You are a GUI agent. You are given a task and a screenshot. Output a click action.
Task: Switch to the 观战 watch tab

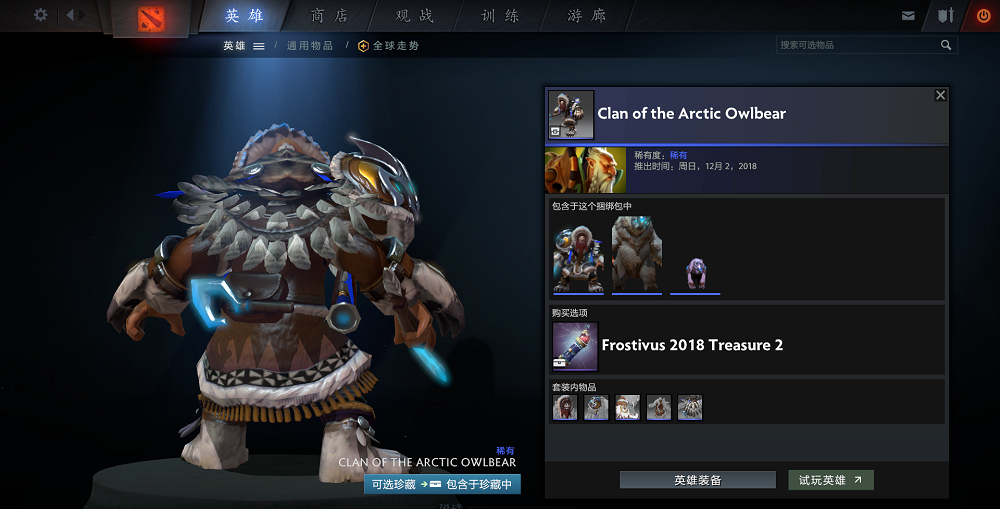[x=415, y=16]
